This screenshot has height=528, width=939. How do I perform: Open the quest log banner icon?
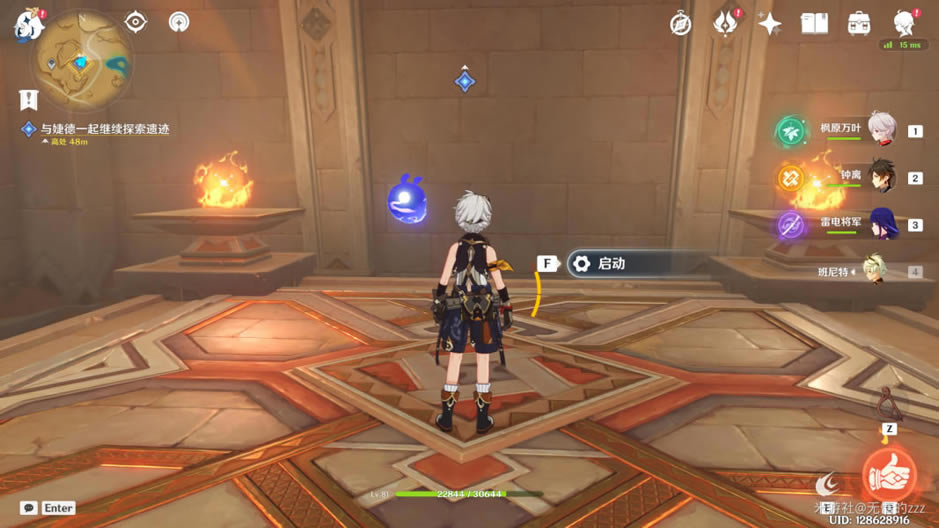click(x=28, y=99)
